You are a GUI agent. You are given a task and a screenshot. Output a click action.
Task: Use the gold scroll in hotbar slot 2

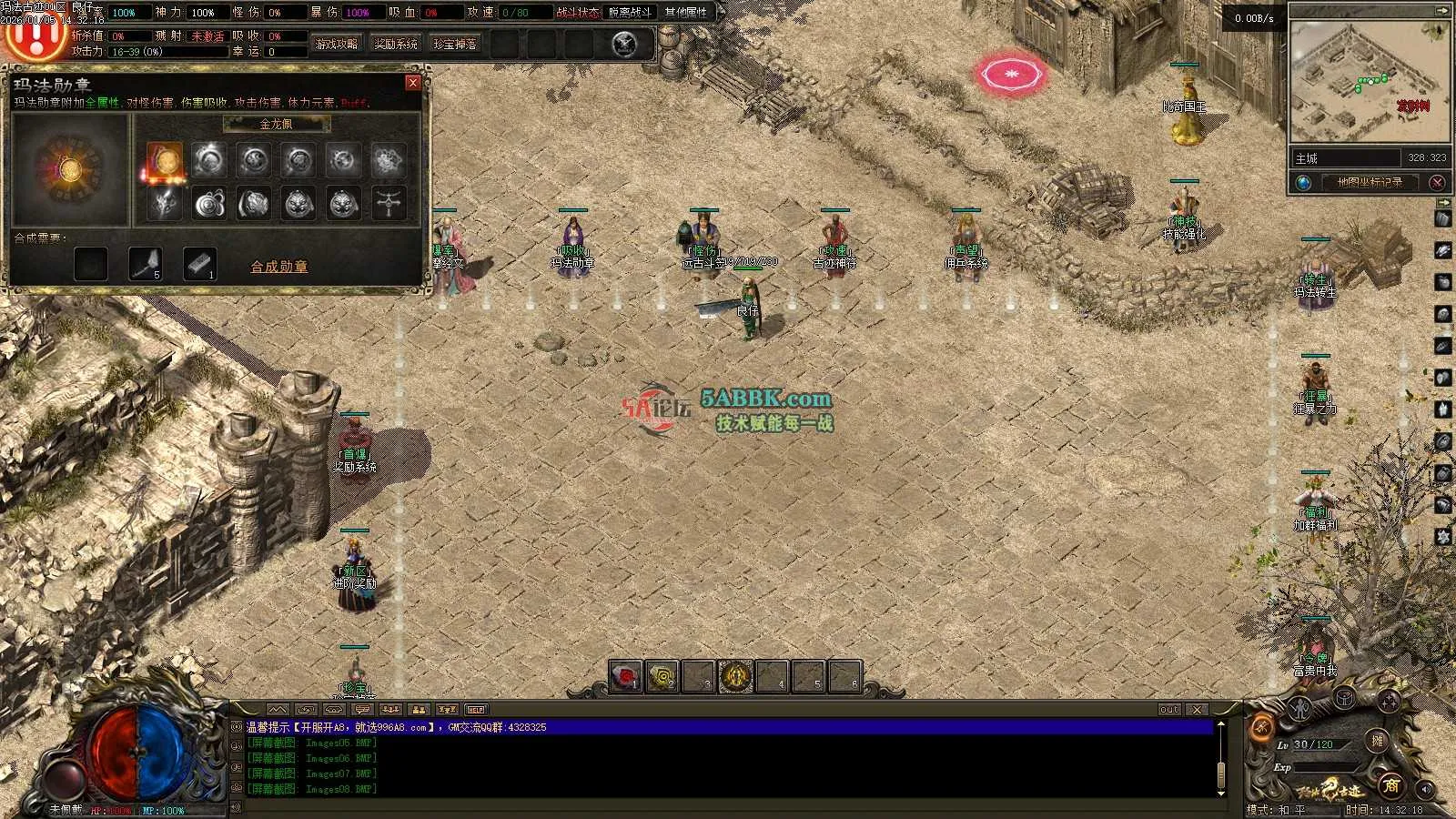click(662, 677)
